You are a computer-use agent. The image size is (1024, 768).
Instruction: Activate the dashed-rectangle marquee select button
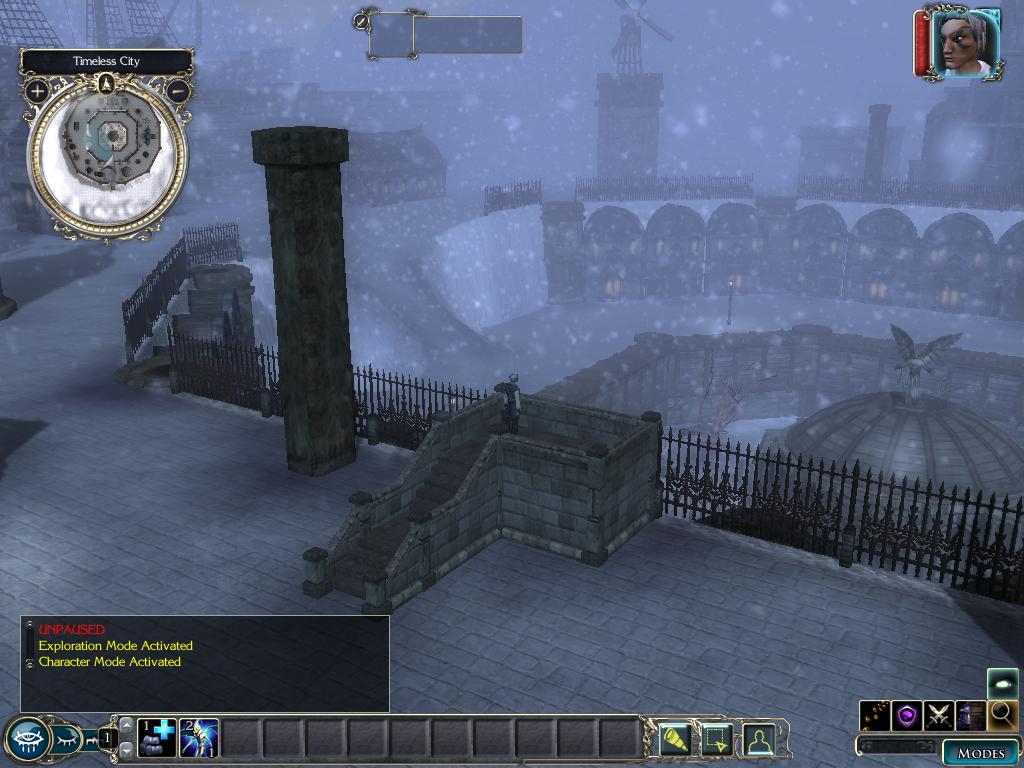click(718, 739)
